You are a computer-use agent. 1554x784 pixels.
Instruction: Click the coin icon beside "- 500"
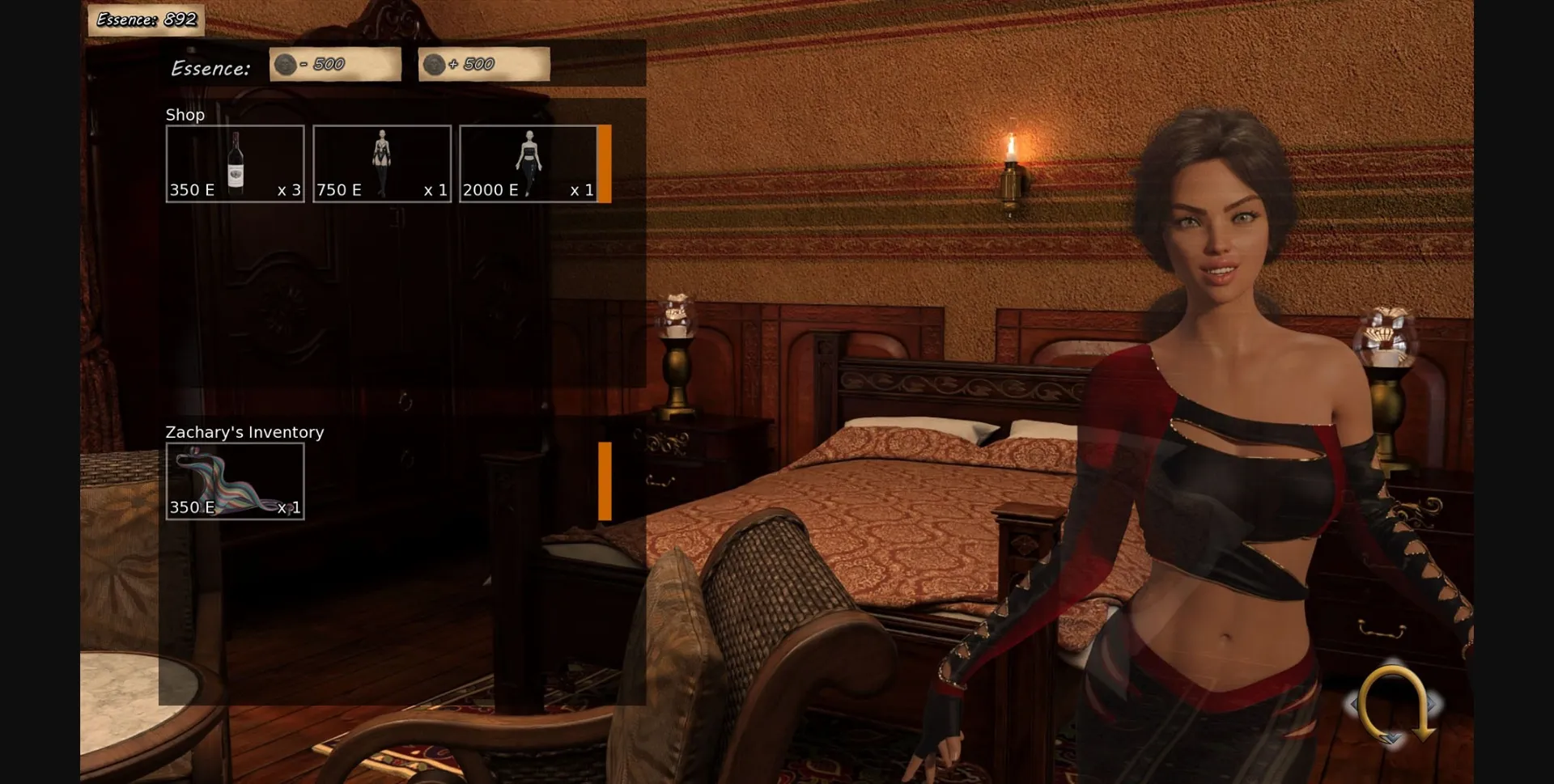click(287, 64)
